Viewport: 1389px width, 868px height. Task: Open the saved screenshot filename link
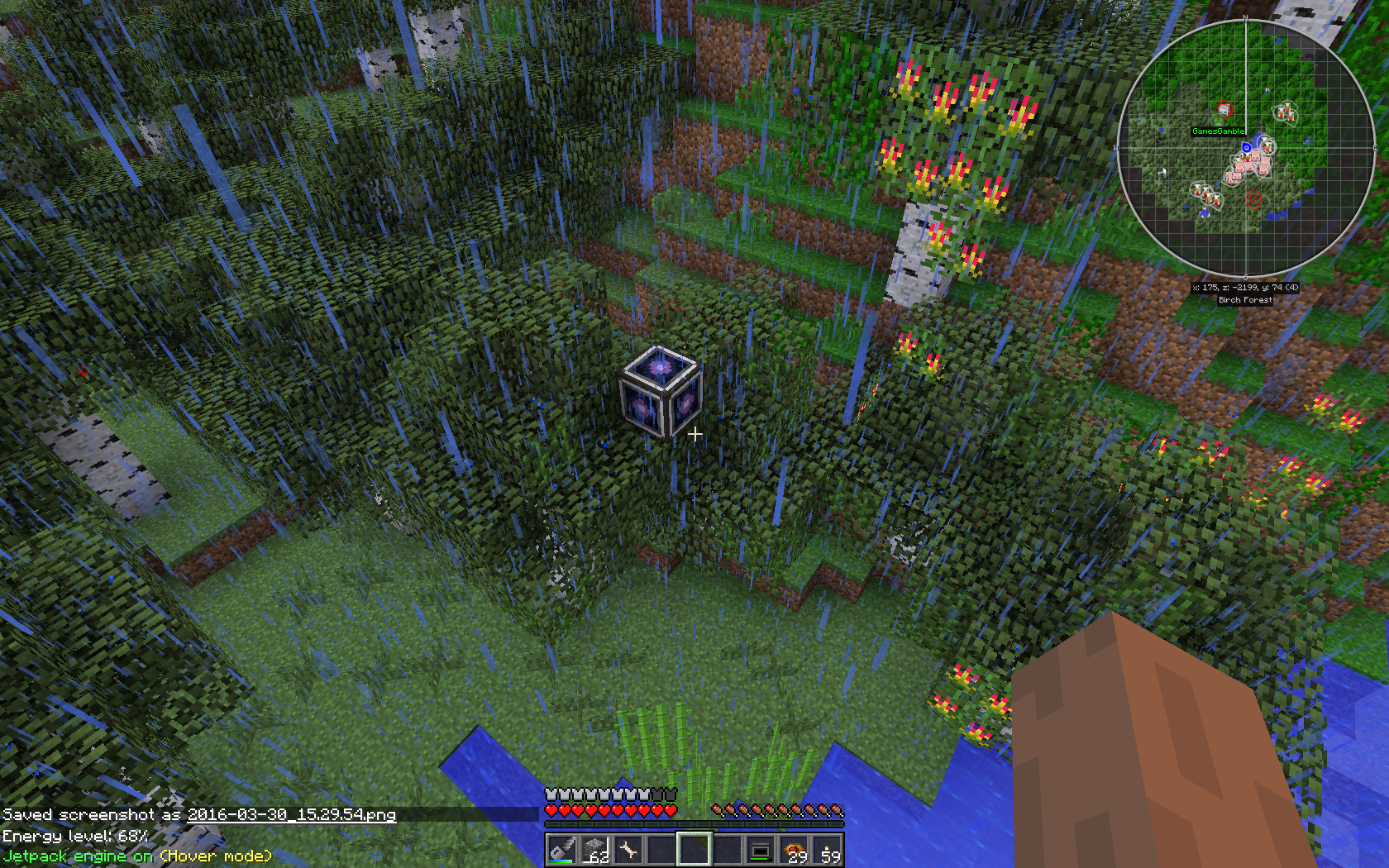click(292, 814)
